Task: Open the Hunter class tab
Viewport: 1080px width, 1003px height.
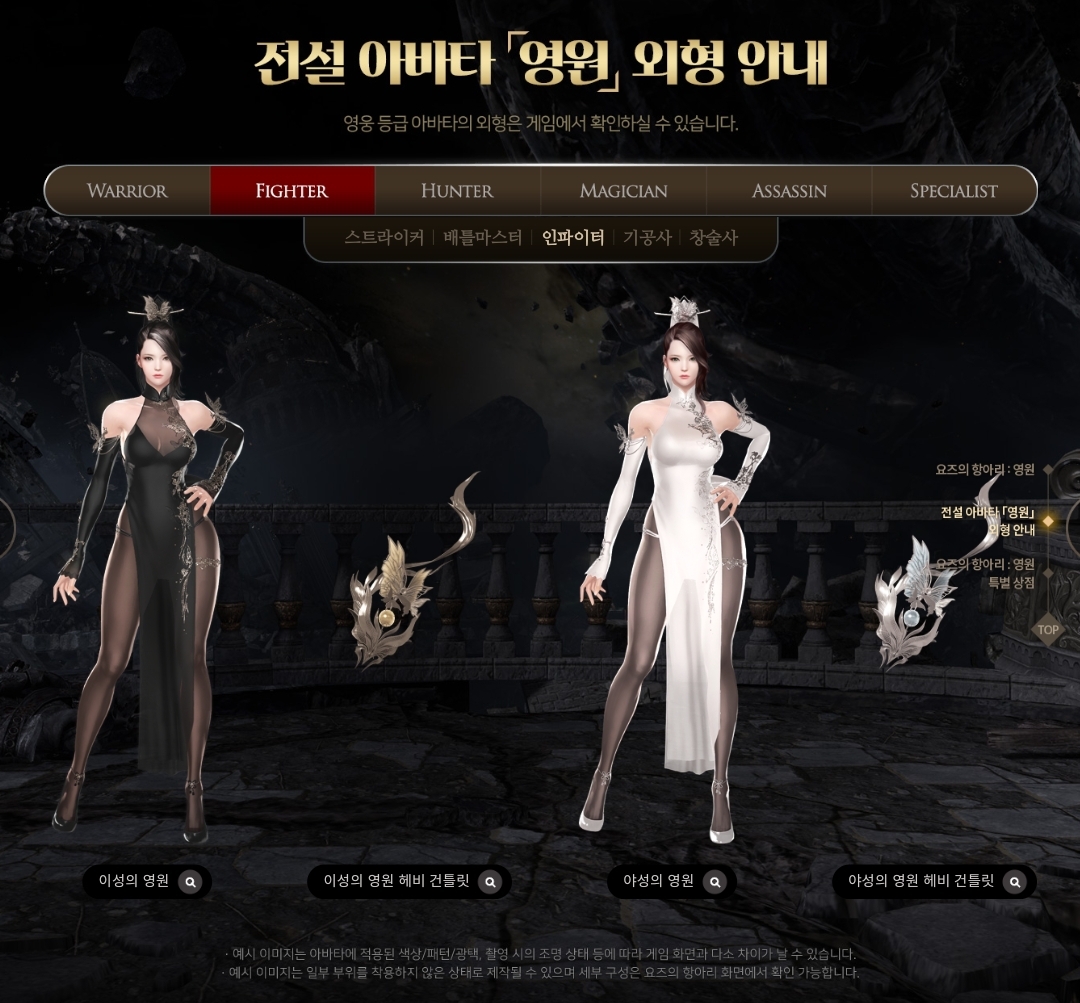Action: [457, 190]
